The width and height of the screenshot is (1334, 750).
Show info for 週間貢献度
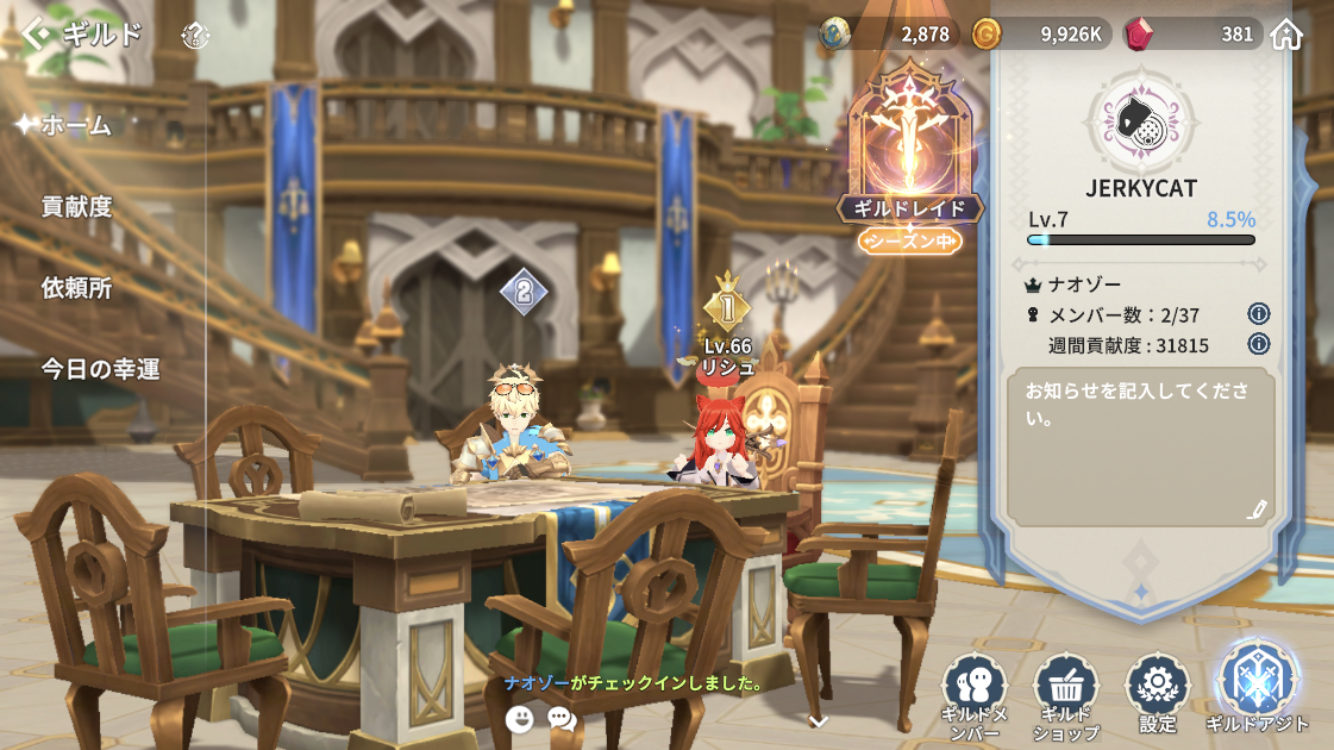pyautogui.click(x=1258, y=344)
